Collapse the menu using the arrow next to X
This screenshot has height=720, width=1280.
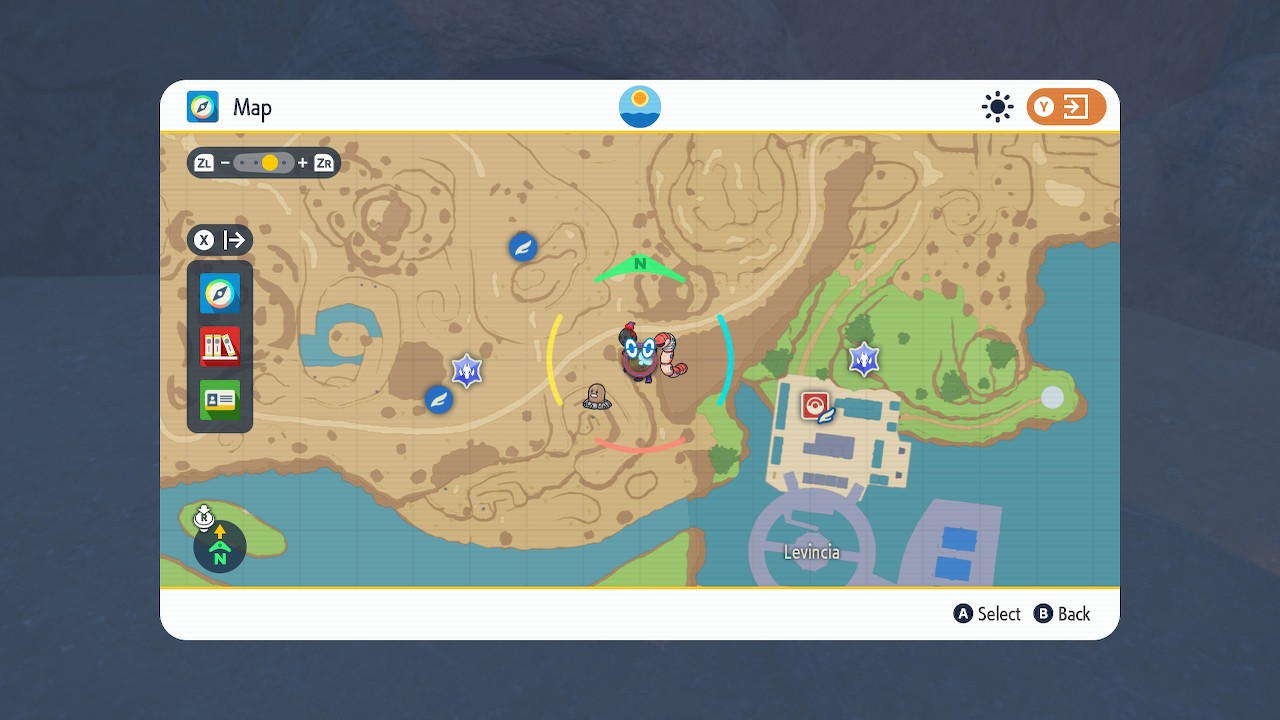236,240
